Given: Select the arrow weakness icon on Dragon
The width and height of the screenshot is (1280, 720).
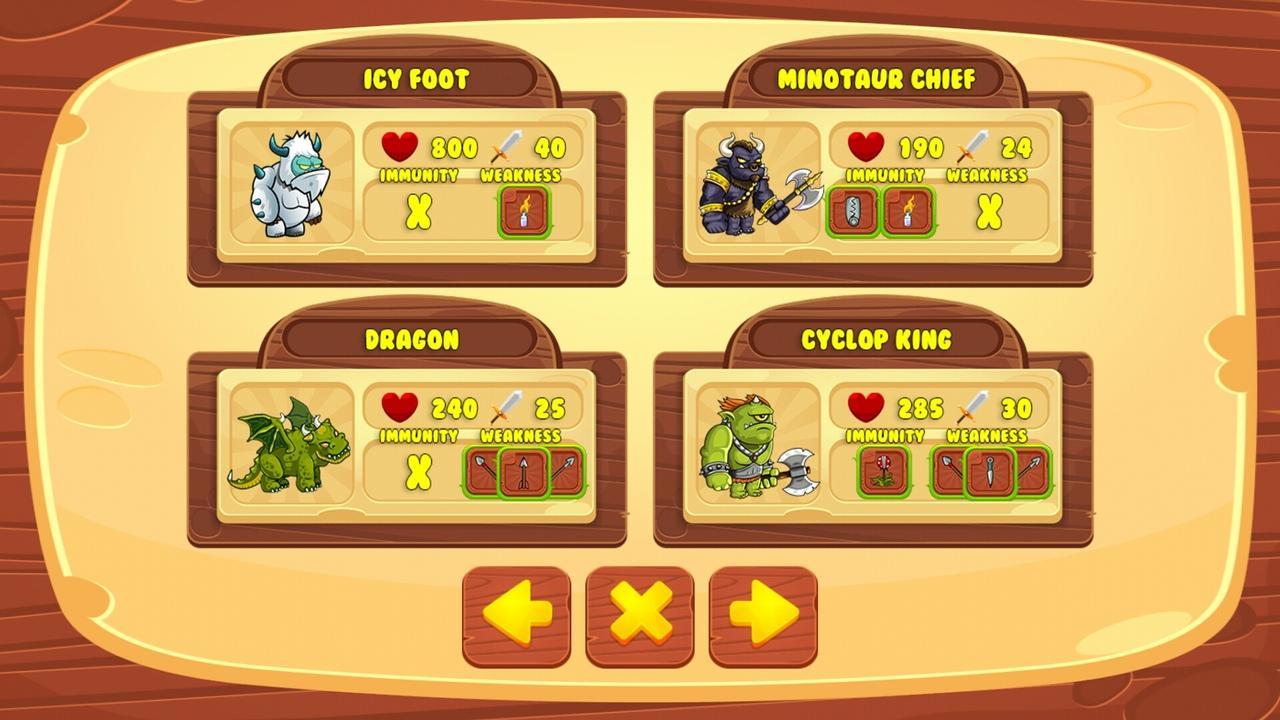Looking at the screenshot, I should coord(525,470).
